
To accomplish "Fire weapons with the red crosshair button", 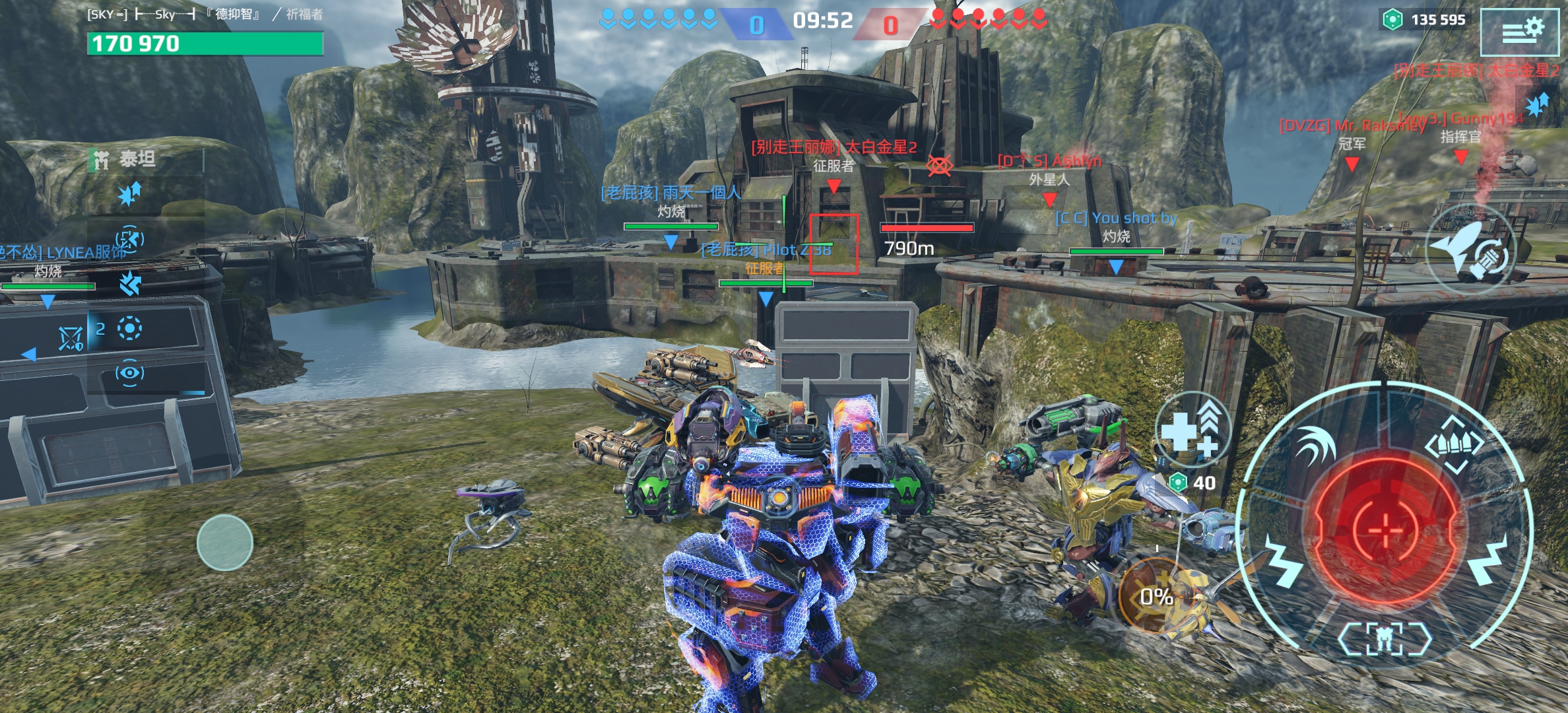I will [x=1385, y=529].
